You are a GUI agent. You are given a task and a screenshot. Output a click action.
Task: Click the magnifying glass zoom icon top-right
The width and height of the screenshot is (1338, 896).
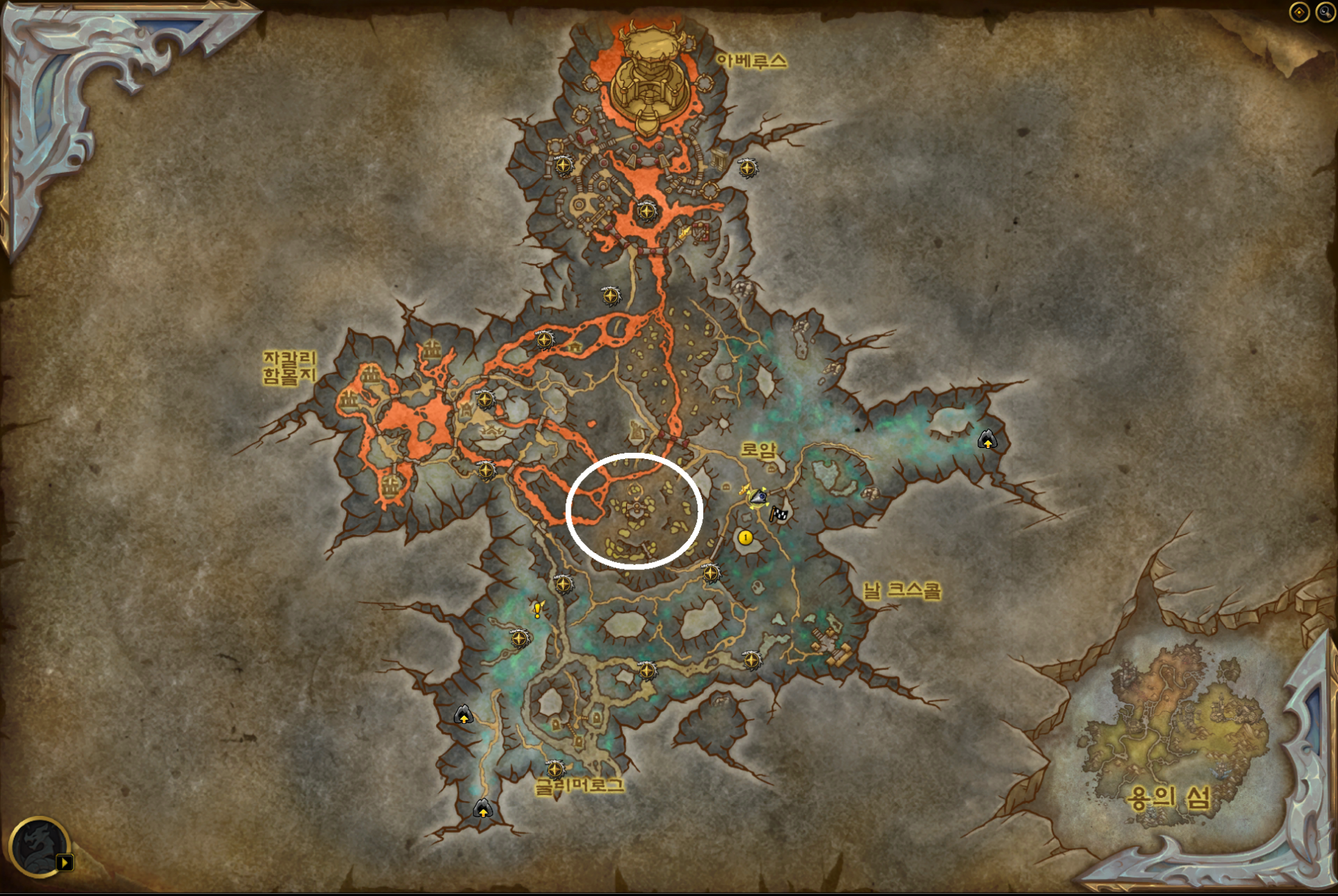point(1327,12)
